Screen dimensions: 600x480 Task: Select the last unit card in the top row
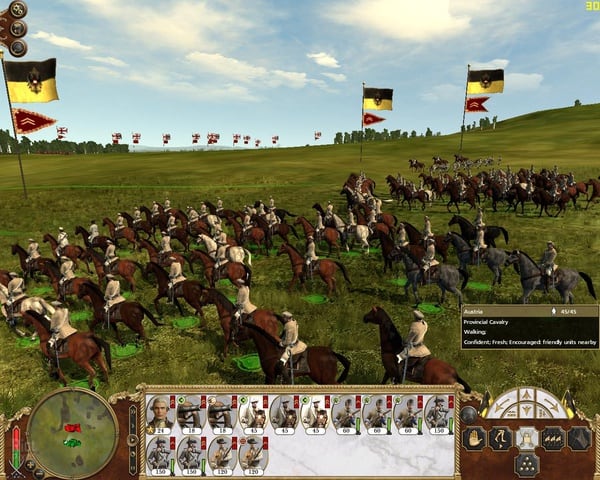(x=439, y=414)
